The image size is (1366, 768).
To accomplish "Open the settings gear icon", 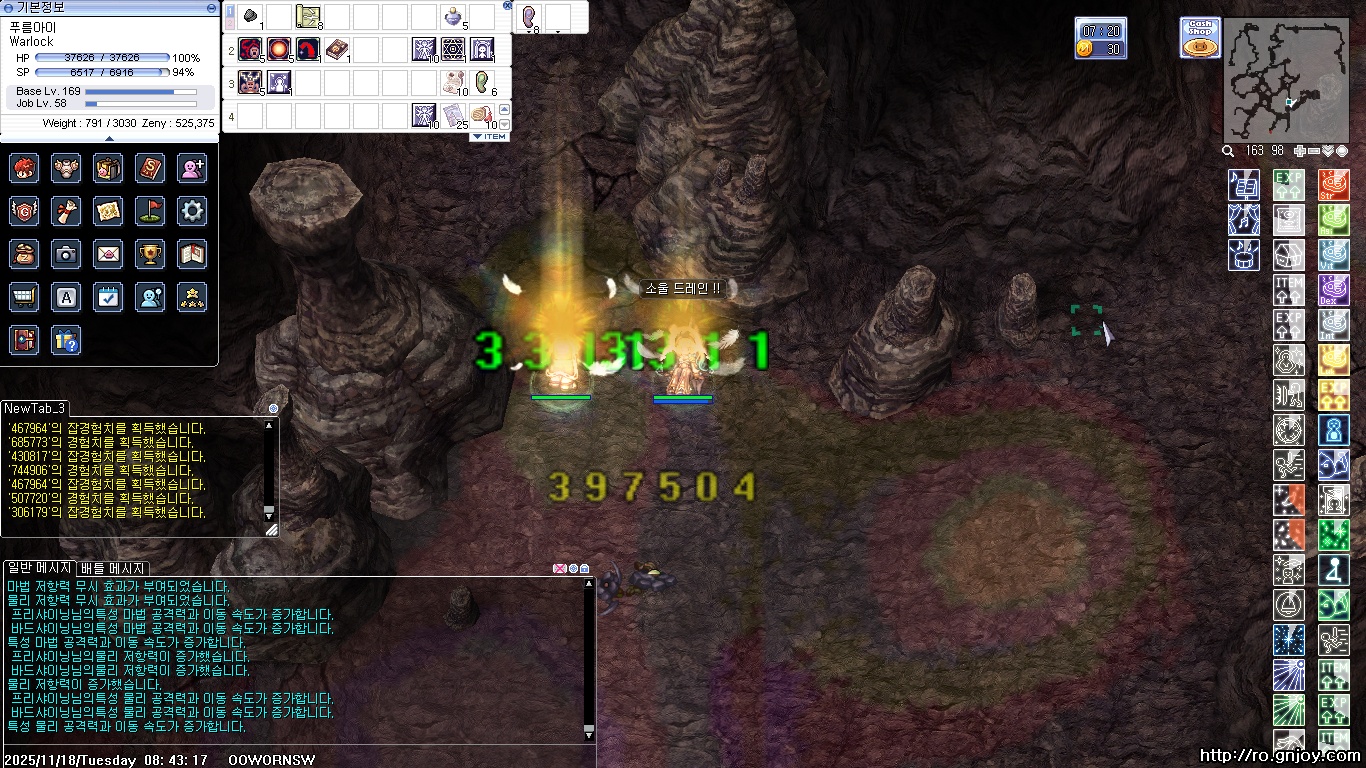I will click(192, 211).
